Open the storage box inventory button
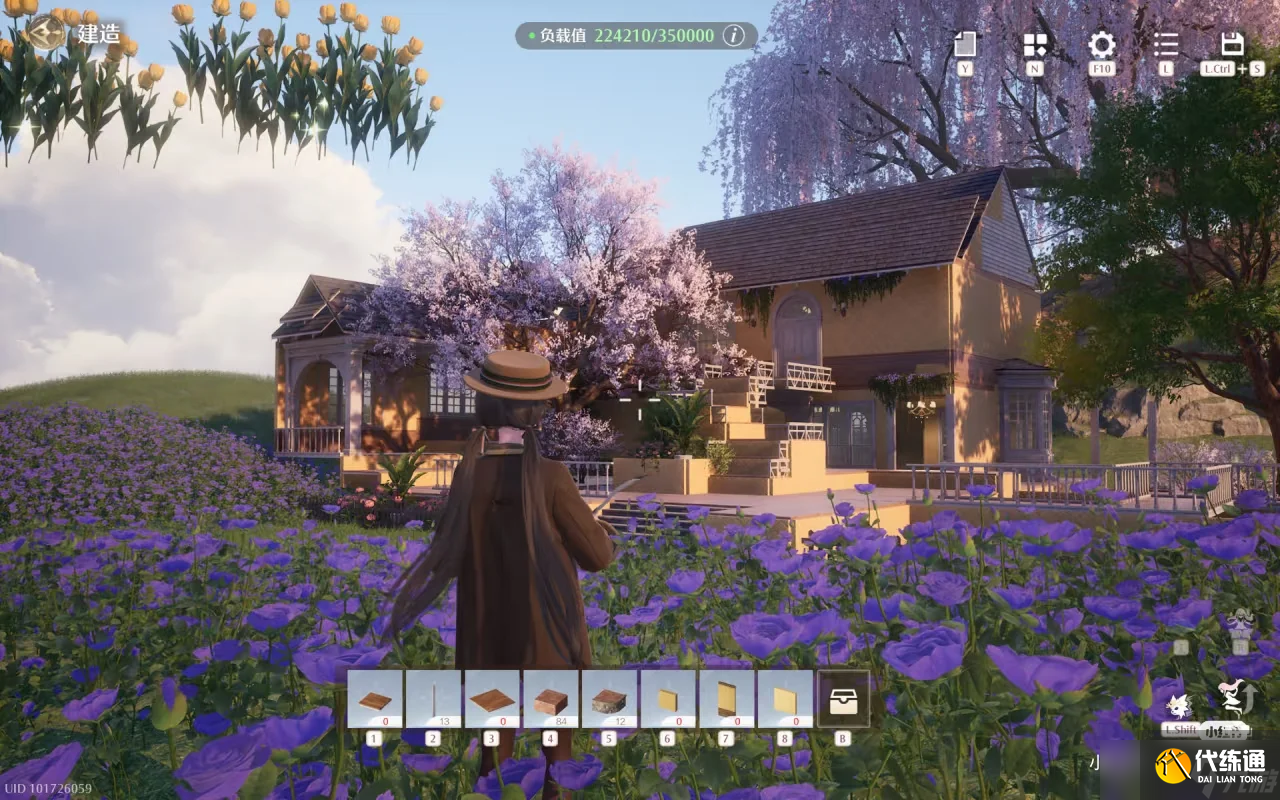This screenshot has width=1280, height=800. click(843, 699)
